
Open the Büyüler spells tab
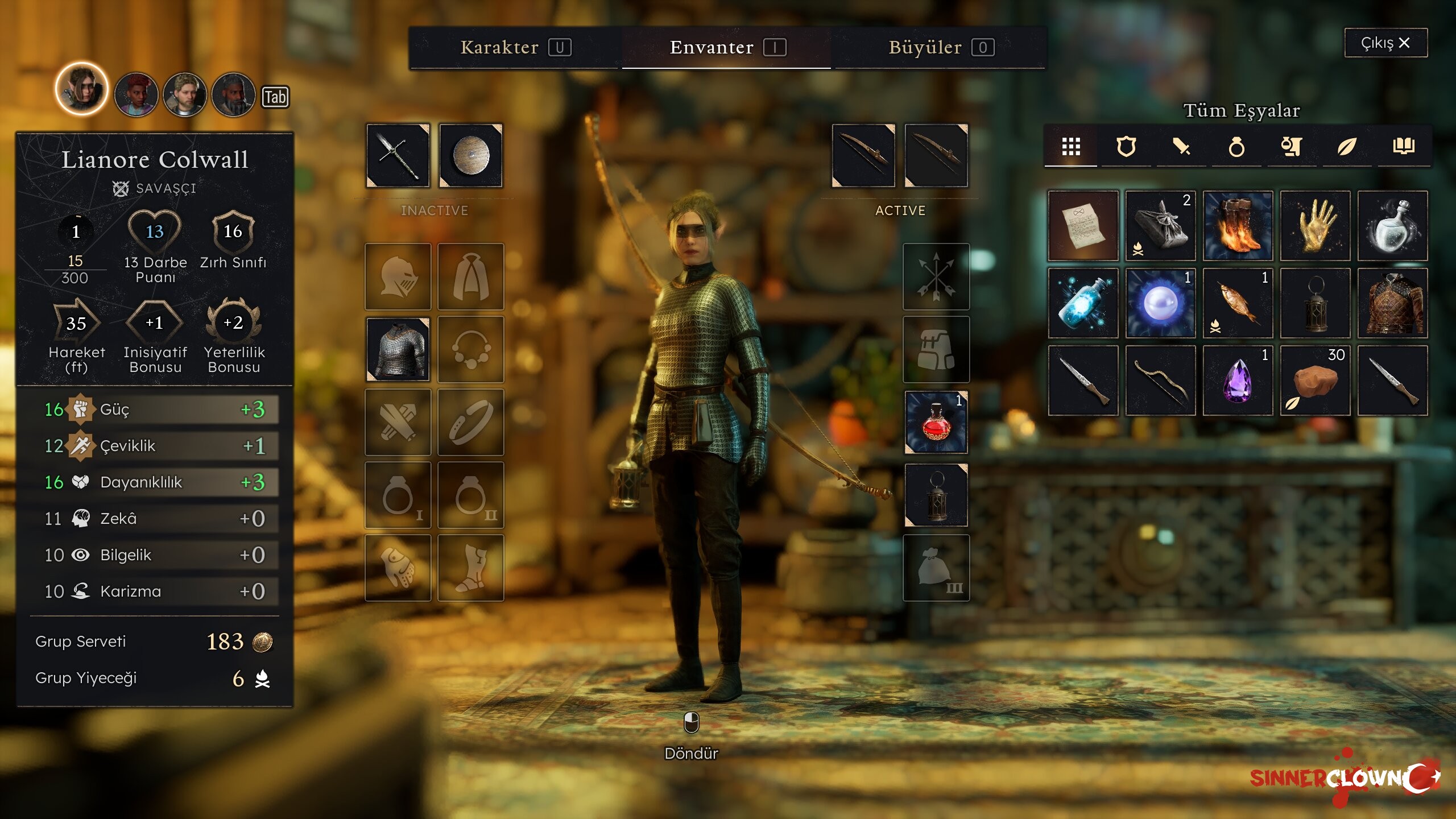click(940, 47)
